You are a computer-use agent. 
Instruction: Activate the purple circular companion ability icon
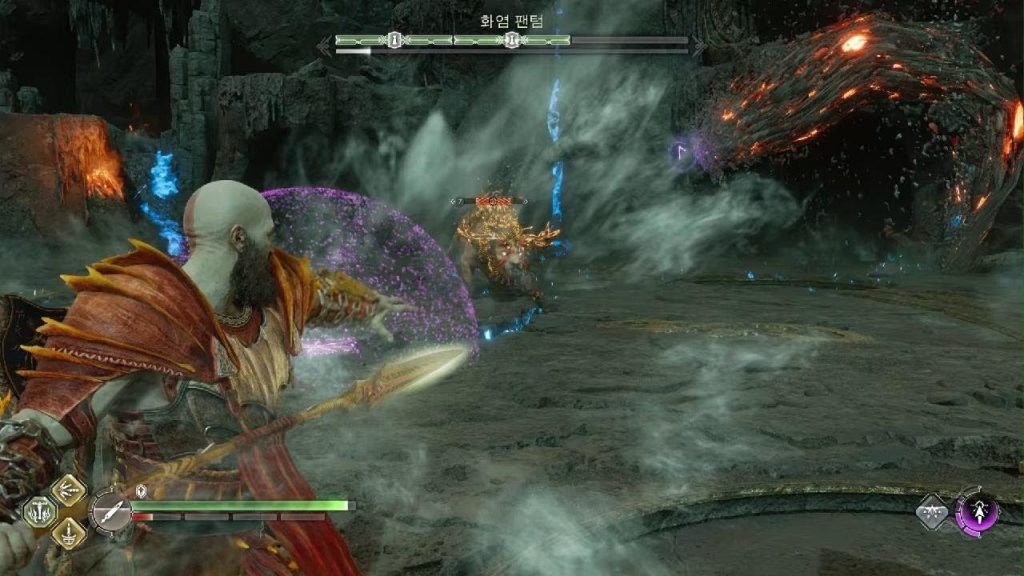976,511
